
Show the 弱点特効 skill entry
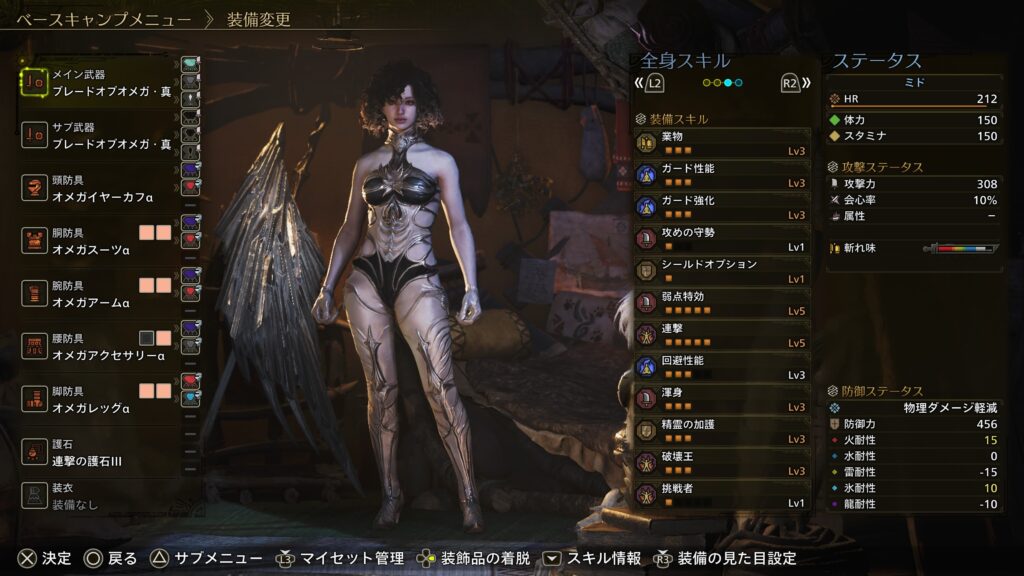(x=722, y=302)
